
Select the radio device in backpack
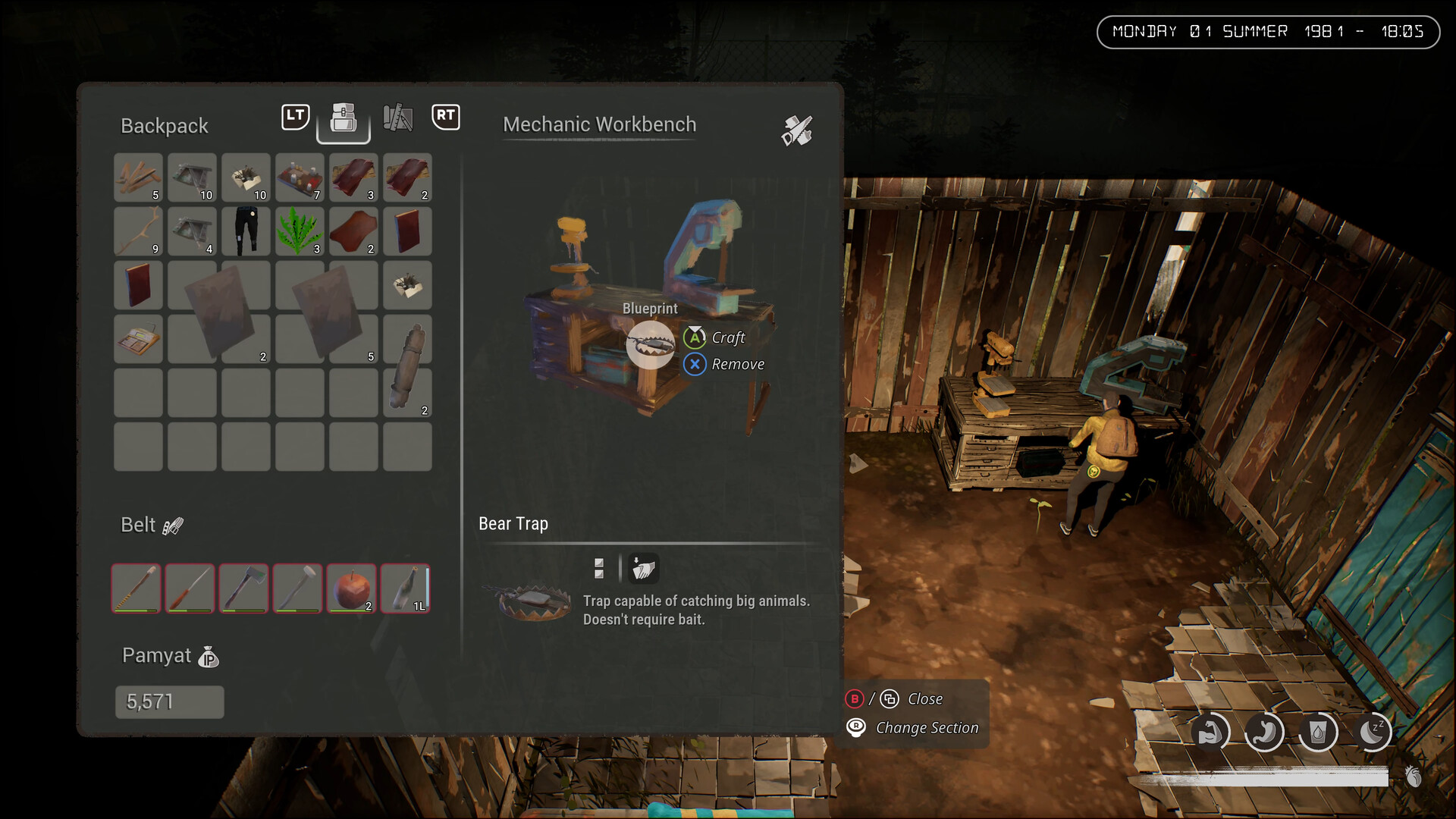(138, 339)
